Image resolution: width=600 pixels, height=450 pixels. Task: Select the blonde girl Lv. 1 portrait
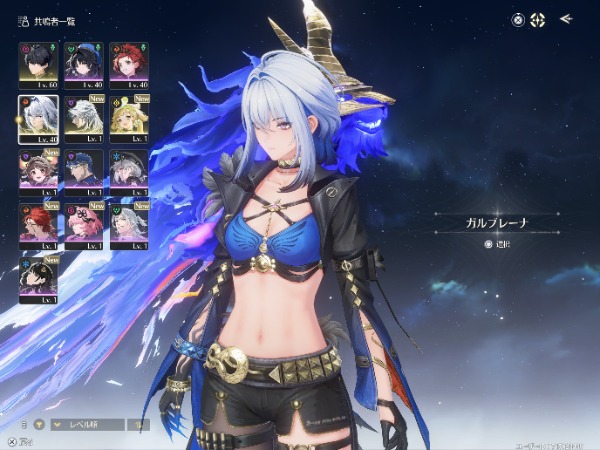coord(128,118)
